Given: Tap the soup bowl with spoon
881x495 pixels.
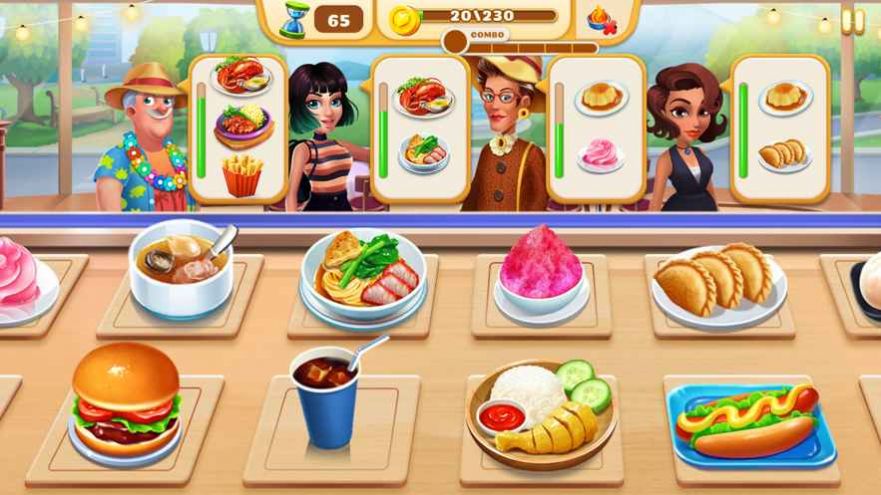Looking at the screenshot, I should click(181, 267).
